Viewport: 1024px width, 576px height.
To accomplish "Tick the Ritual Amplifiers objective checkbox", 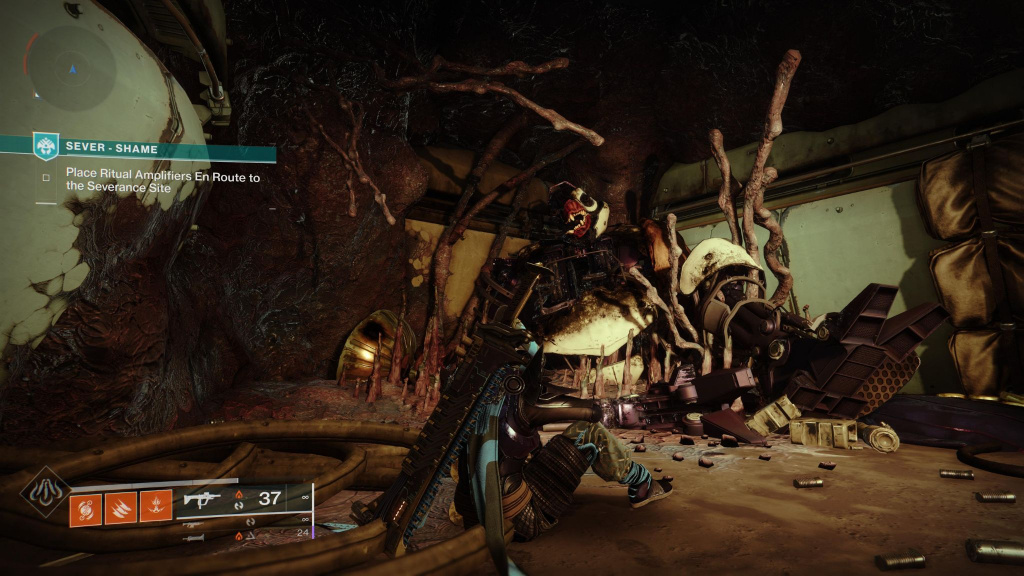I will coord(46,178).
